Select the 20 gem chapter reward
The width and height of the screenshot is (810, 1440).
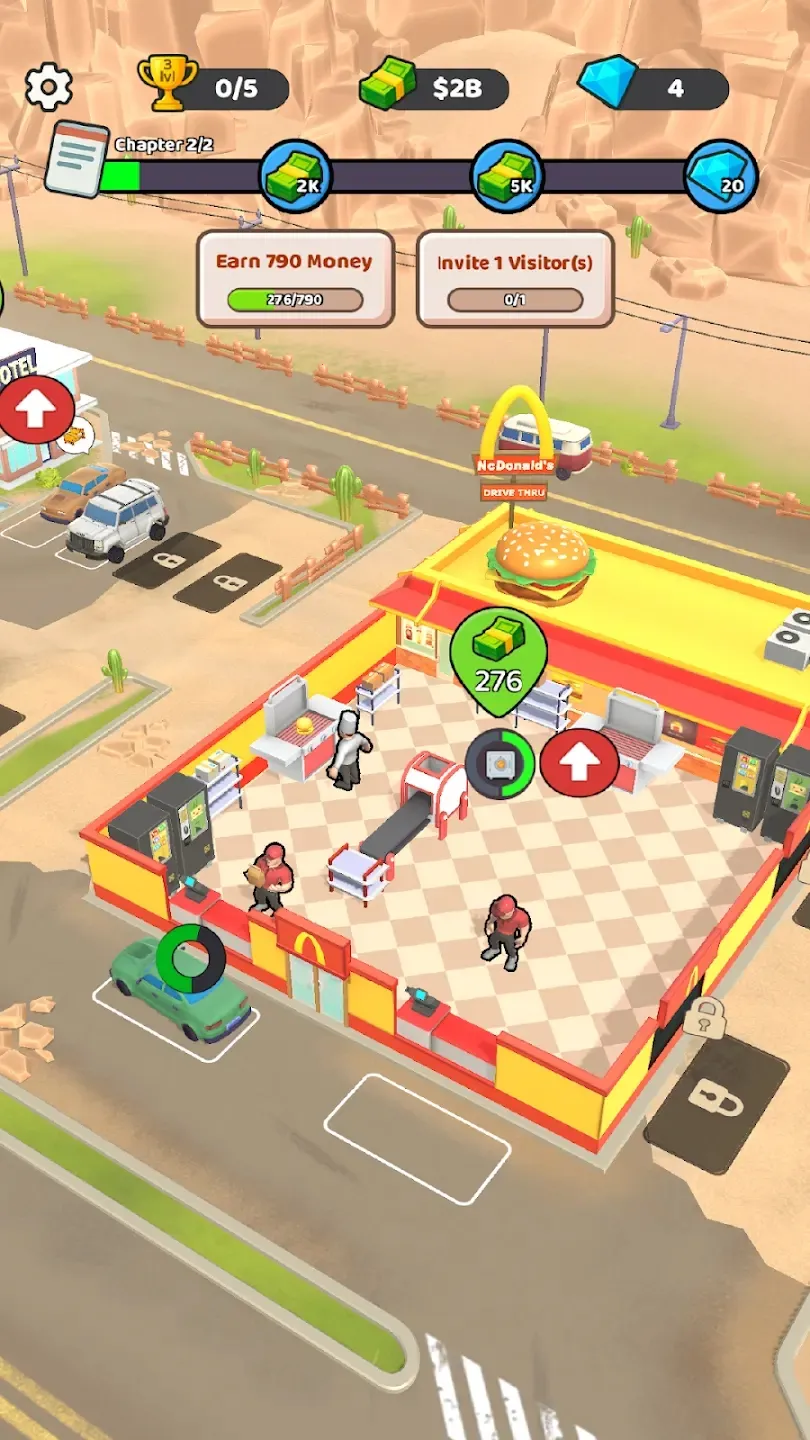coord(721,176)
